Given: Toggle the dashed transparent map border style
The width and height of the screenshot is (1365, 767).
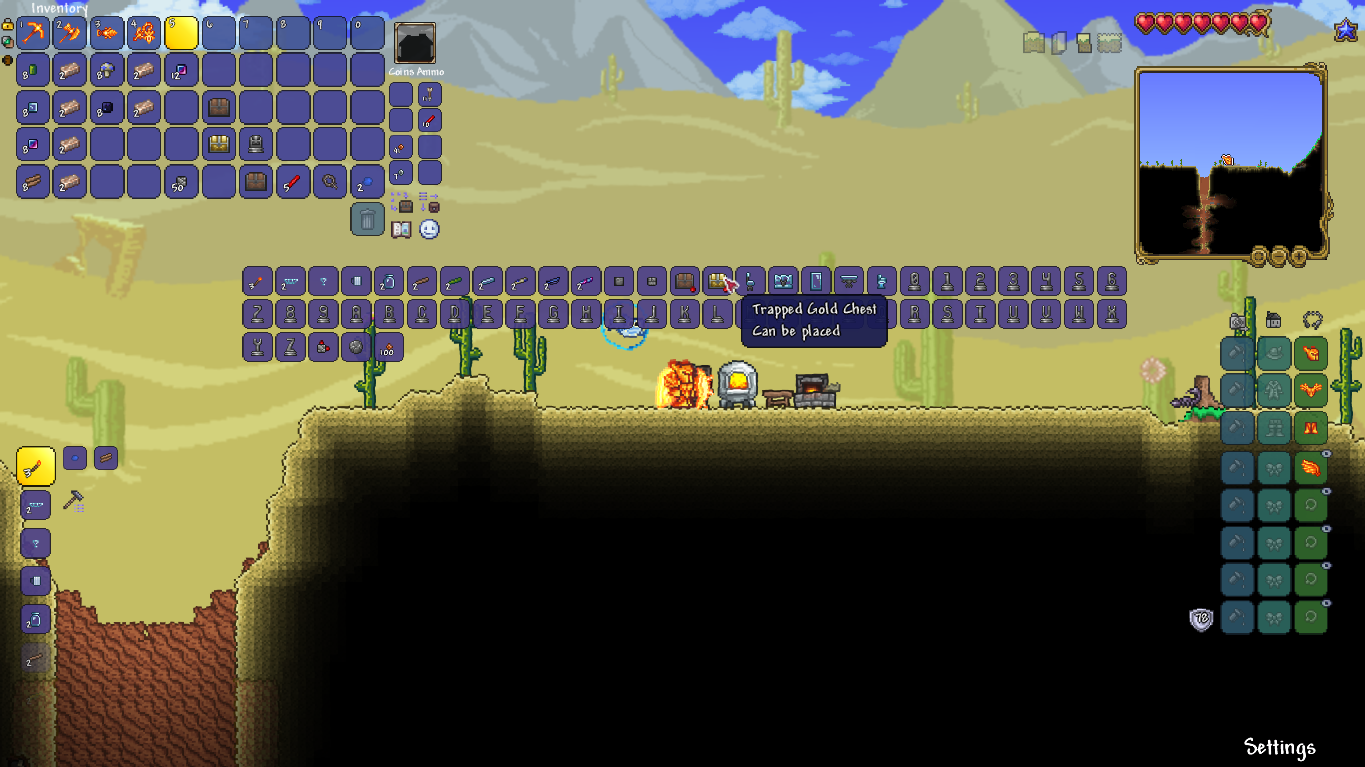Looking at the screenshot, I should (1109, 42).
